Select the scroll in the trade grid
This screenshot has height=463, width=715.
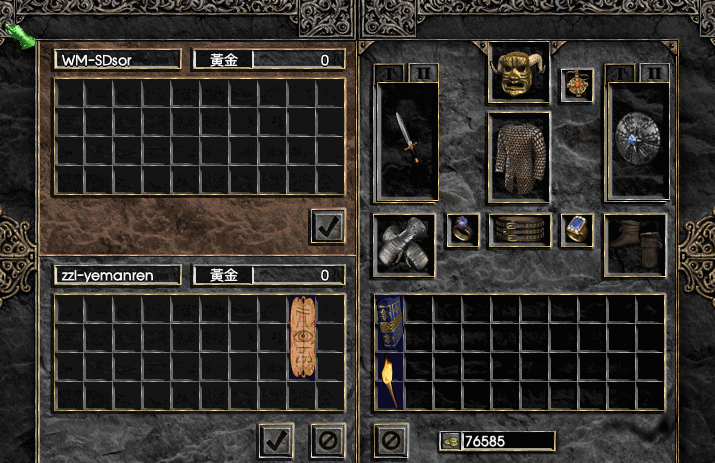(303, 337)
